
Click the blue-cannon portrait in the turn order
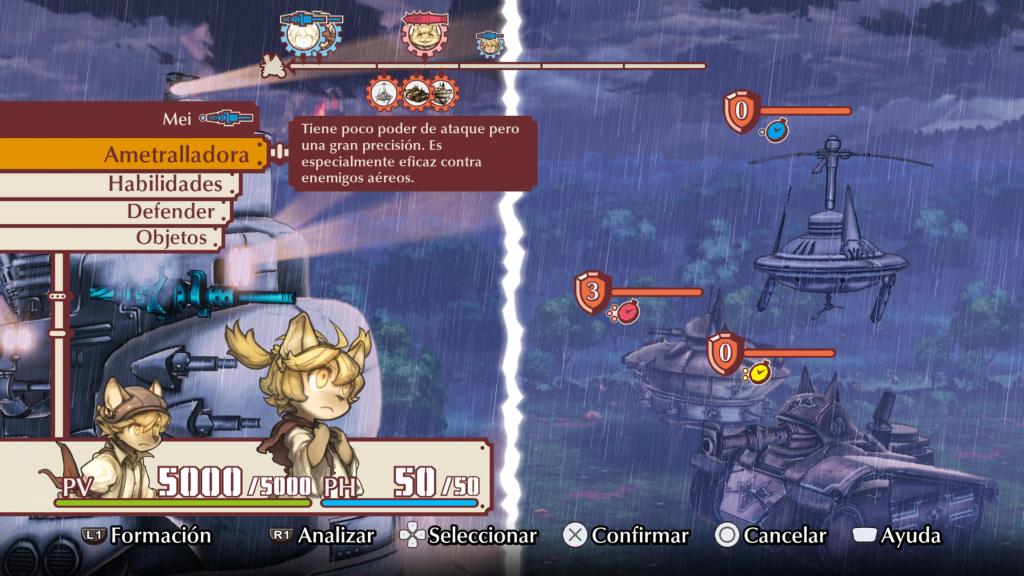point(298,35)
